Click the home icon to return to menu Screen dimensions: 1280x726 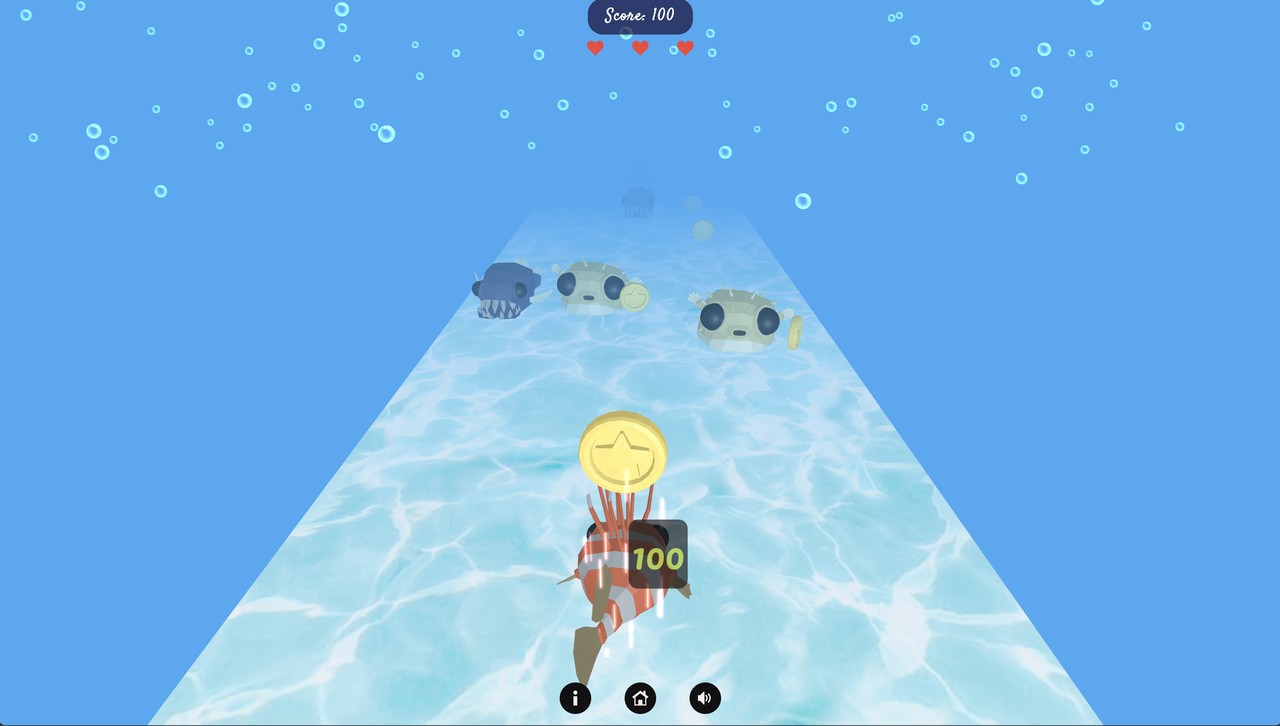point(640,698)
